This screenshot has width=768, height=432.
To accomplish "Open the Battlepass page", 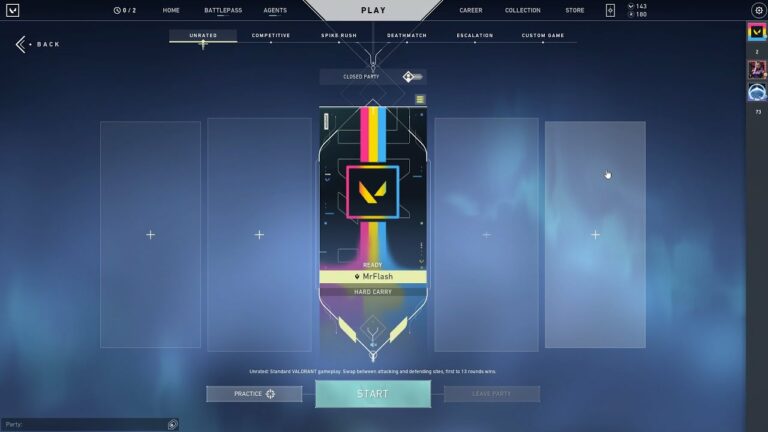I will (223, 10).
